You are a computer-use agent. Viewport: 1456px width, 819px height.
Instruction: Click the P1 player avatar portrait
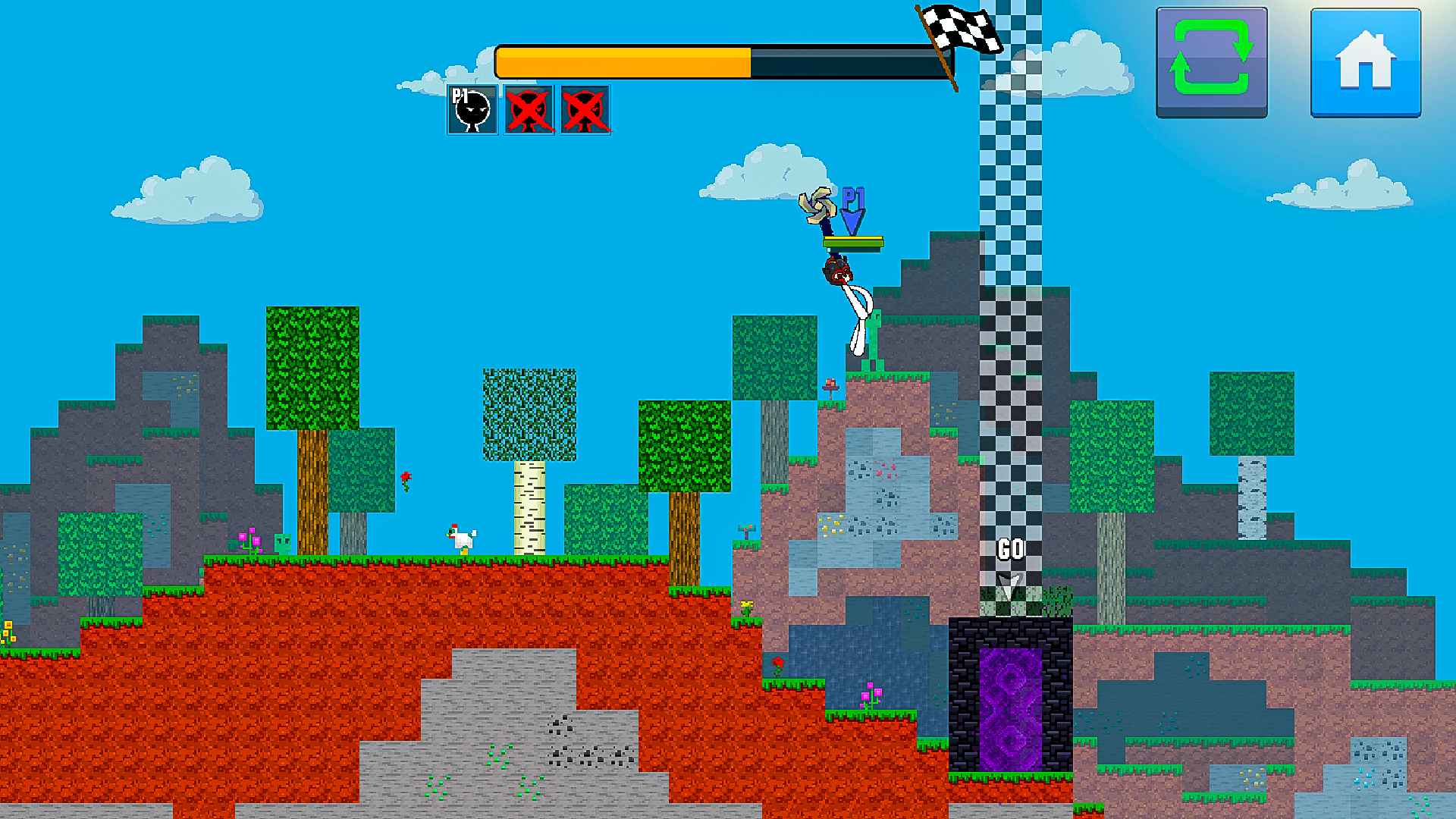point(471,110)
